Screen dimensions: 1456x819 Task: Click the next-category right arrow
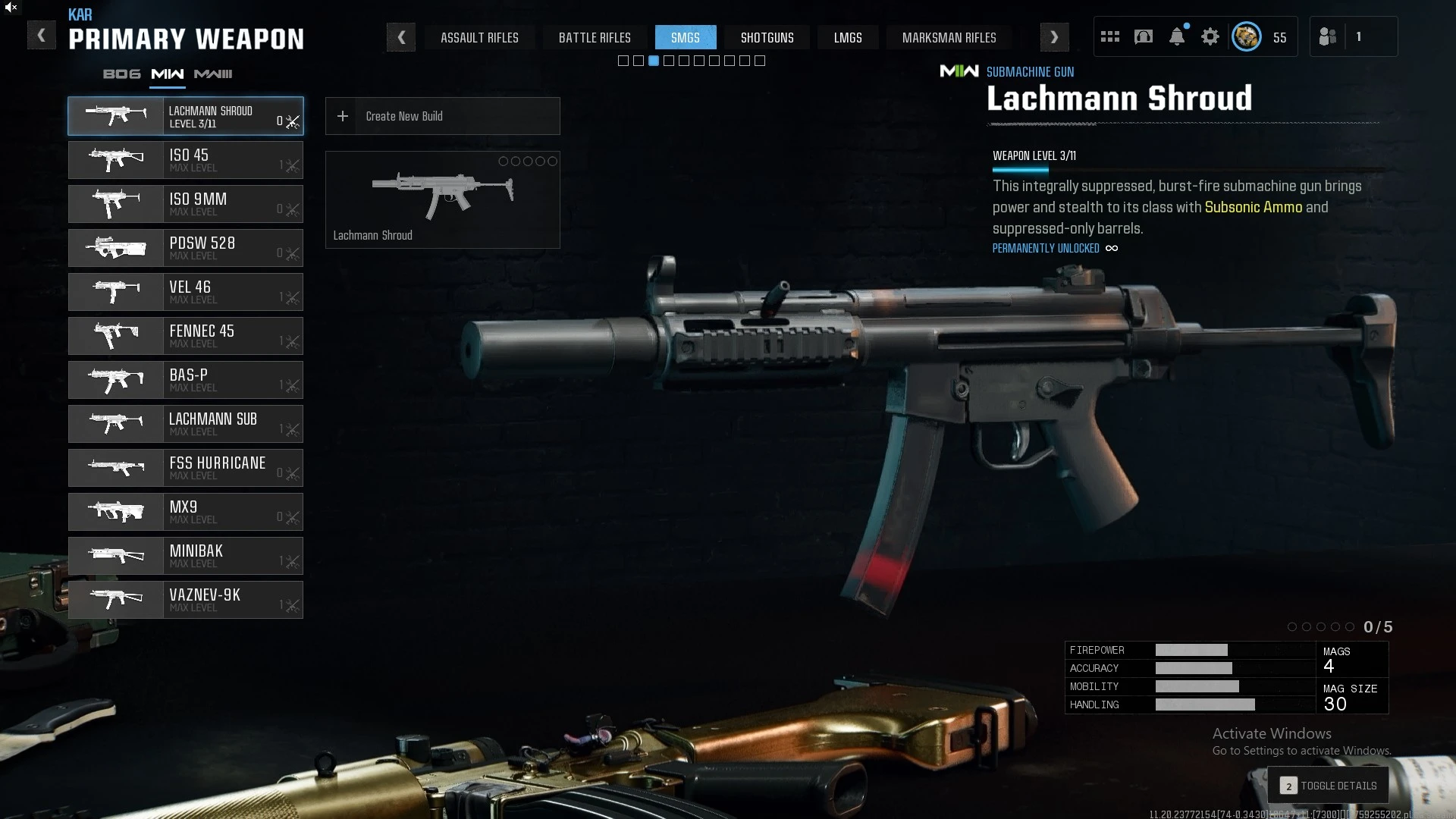pyautogui.click(x=1054, y=37)
